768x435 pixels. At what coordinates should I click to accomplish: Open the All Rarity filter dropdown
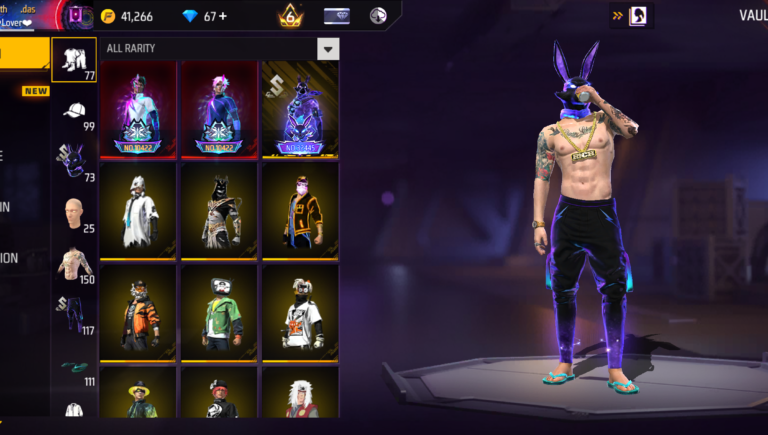pyautogui.click(x=327, y=49)
